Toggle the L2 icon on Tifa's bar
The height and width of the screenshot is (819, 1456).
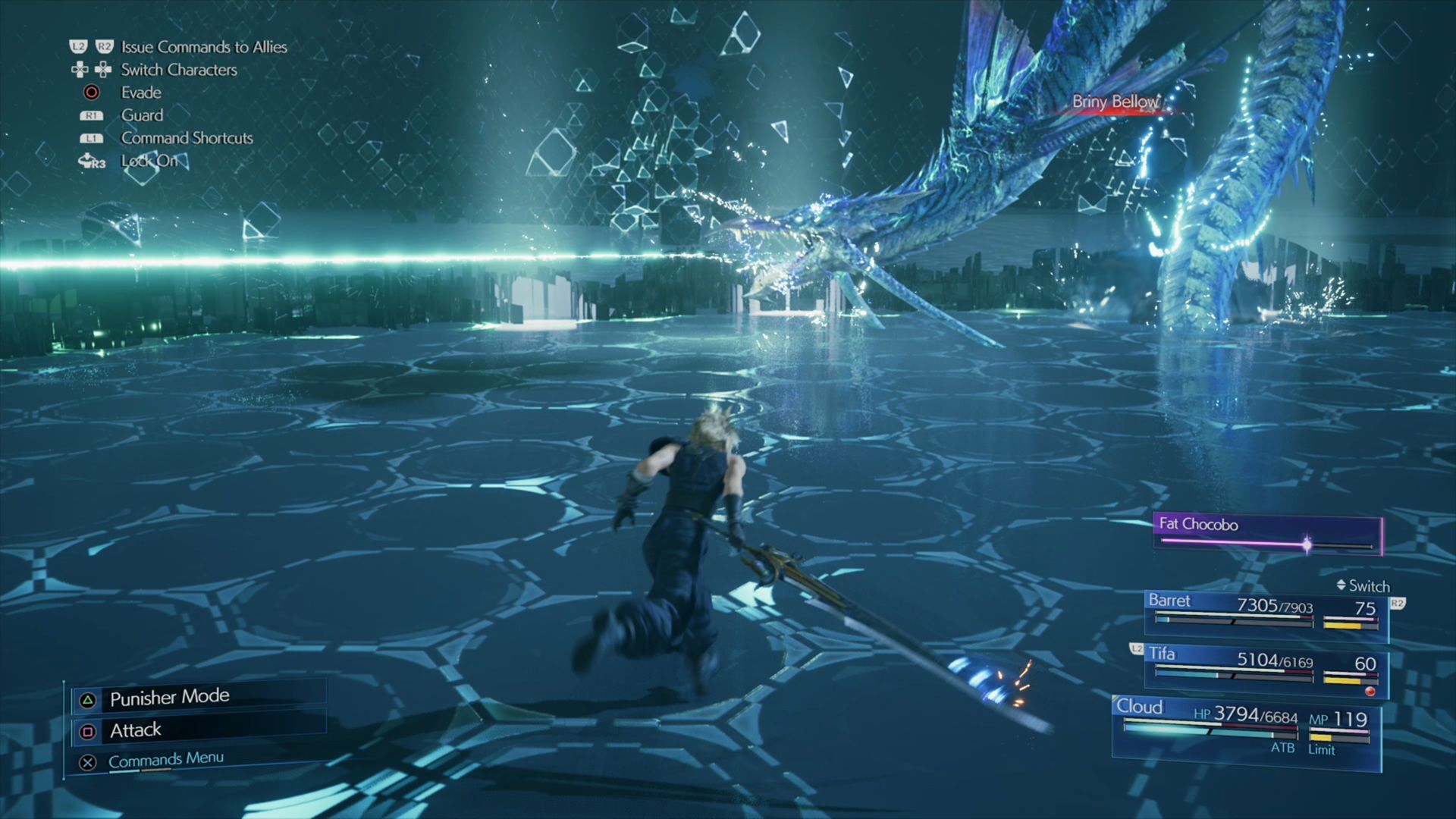pyautogui.click(x=1135, y=649)
